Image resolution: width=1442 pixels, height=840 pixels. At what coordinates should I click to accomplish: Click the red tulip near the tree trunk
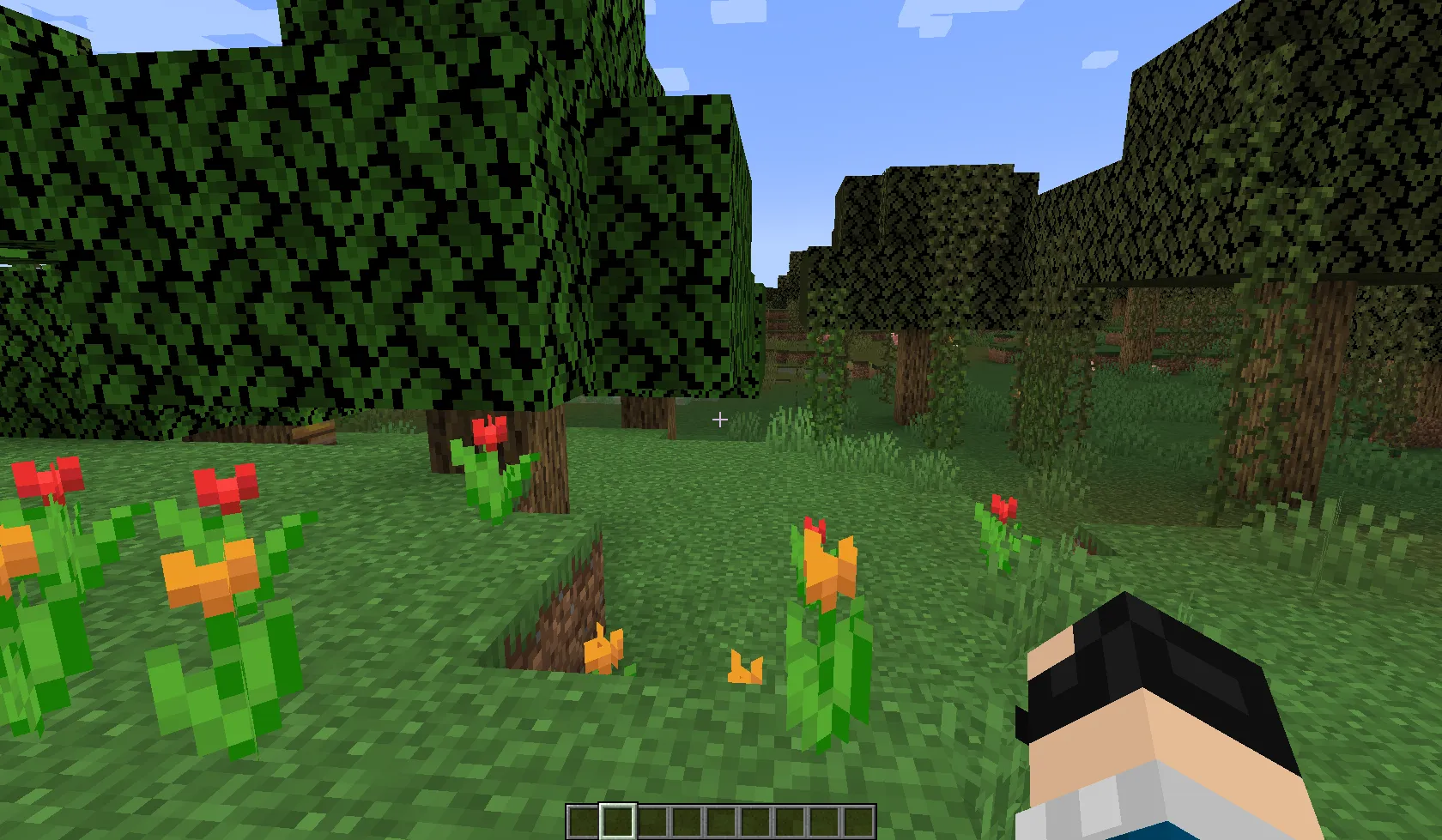(x=490, y=433)
